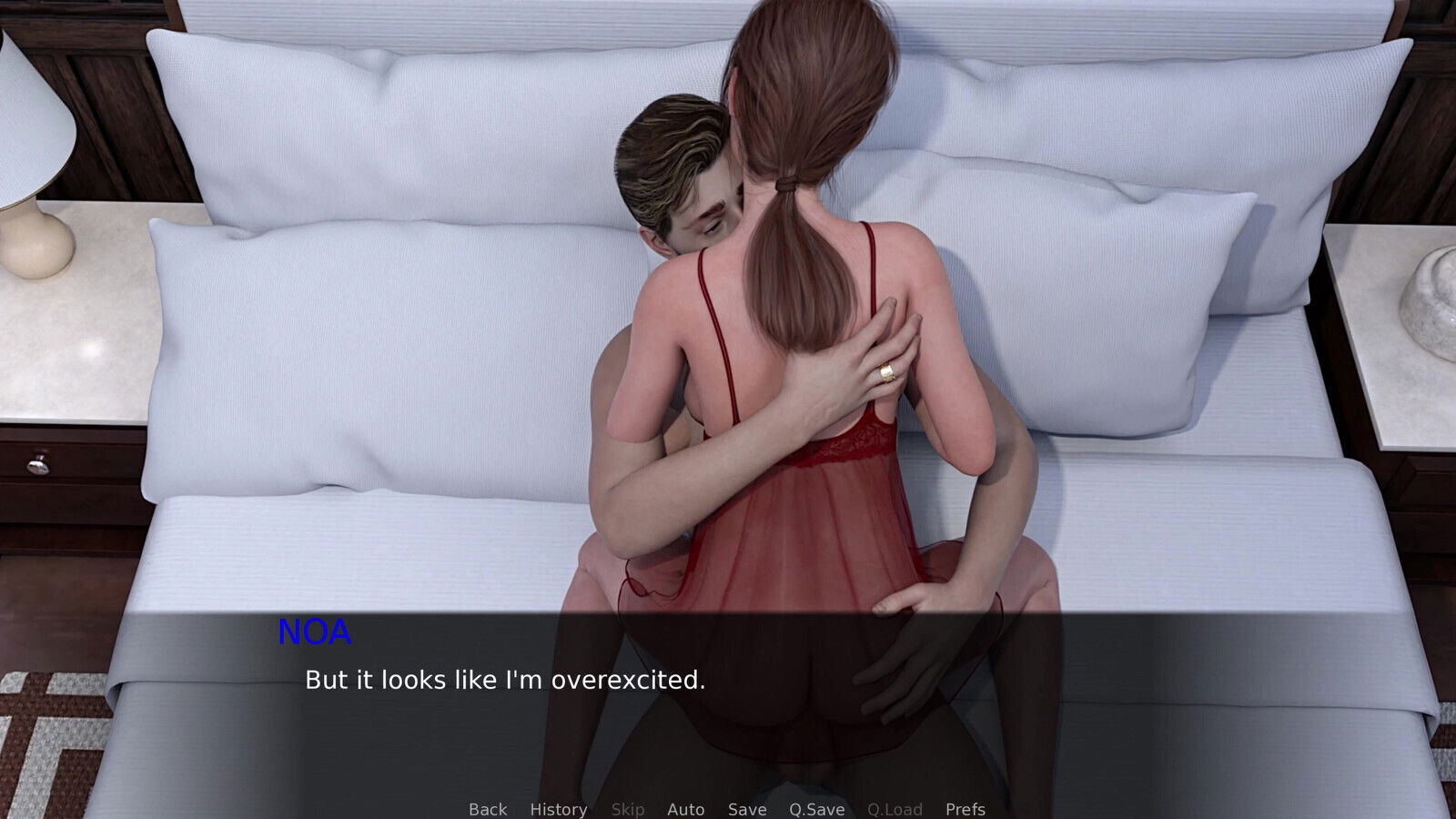Save your progress with the Save option
This screenshot has width=1456, height=819.
[746, 809]
